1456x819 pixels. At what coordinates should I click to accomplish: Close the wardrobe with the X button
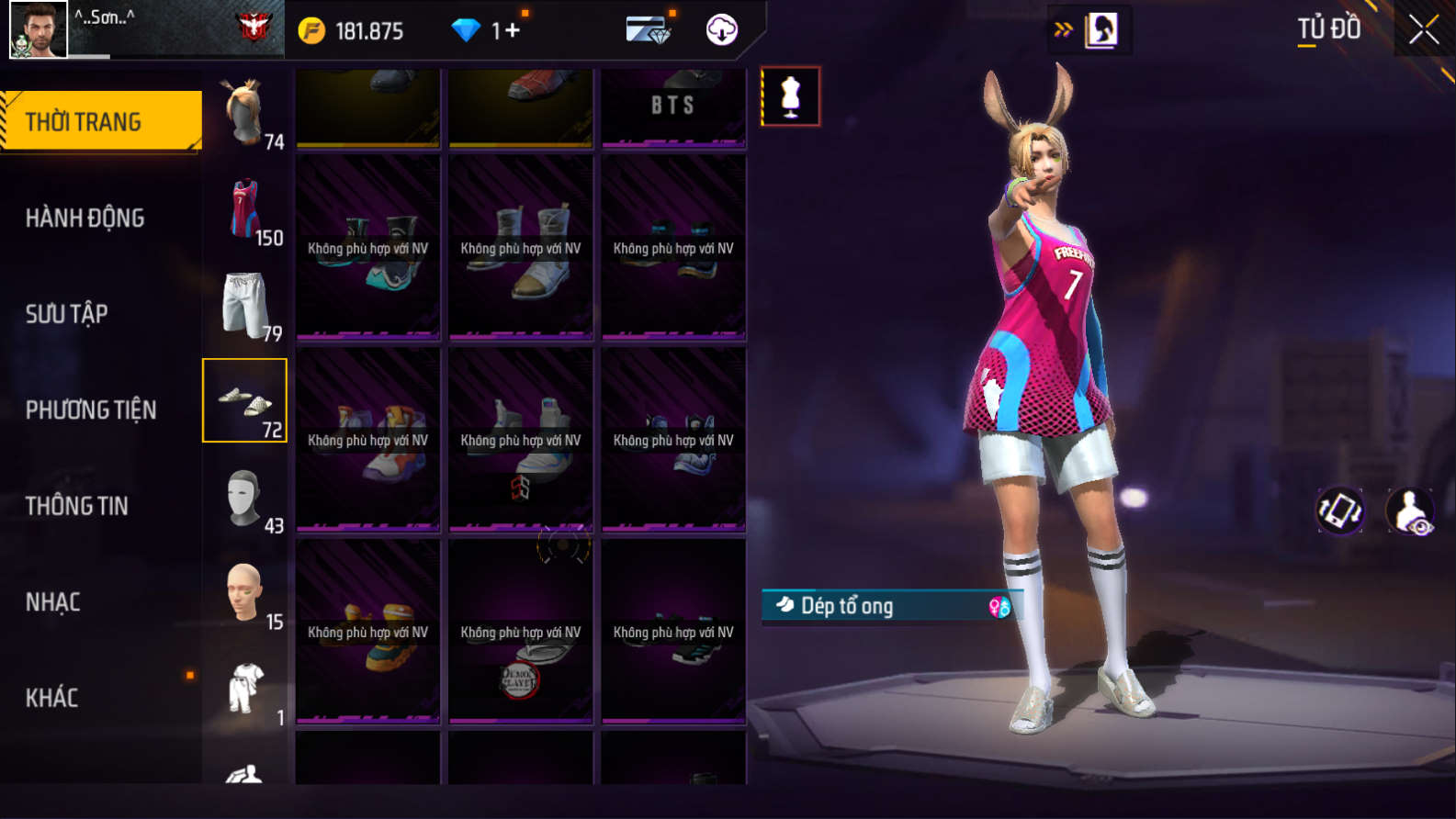click(1423, 30)
